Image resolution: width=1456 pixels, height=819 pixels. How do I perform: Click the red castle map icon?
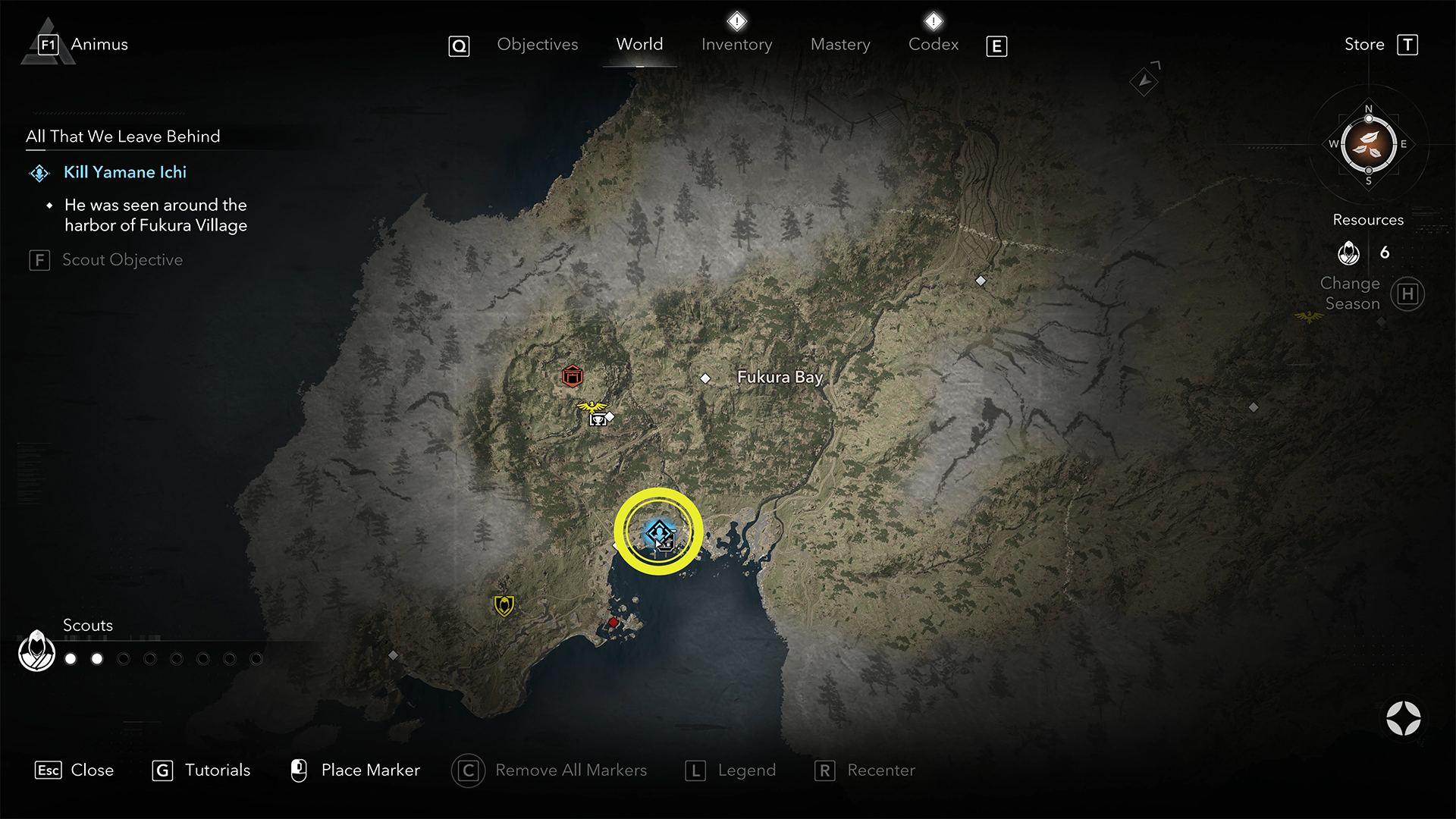point(573,375)
